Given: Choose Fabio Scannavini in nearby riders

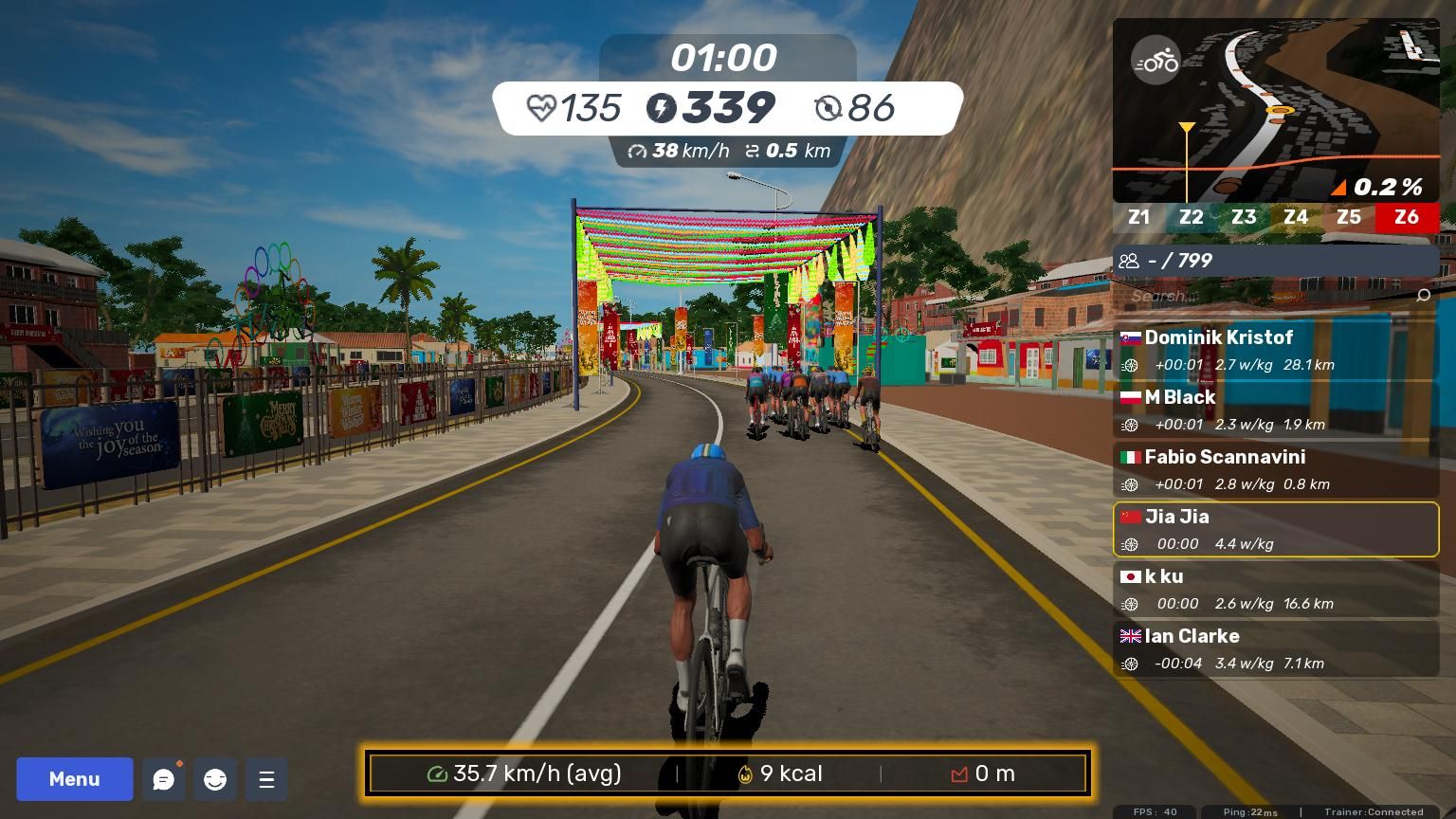Looking at the screenshot, I should point(1276,469).
